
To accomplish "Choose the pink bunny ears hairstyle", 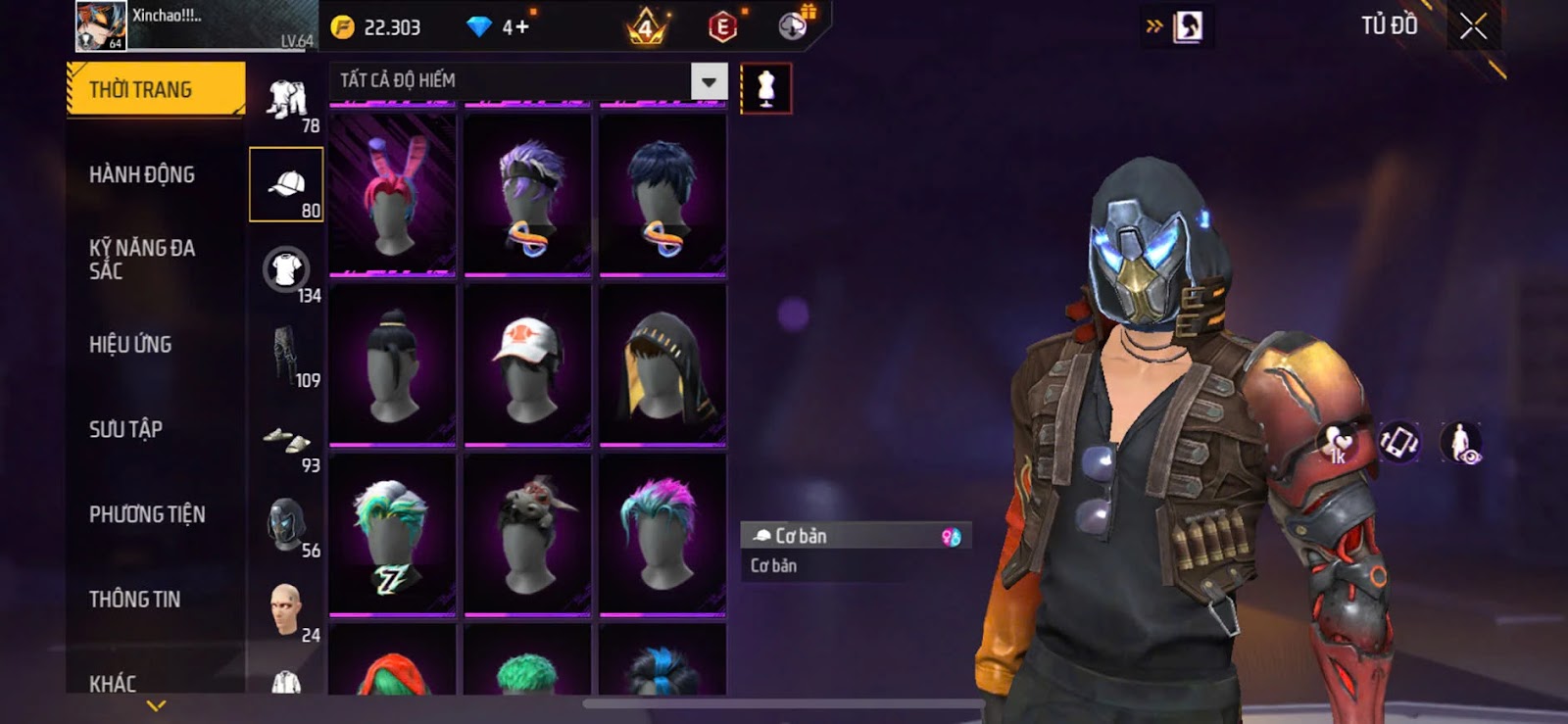I will click(392, 194).
